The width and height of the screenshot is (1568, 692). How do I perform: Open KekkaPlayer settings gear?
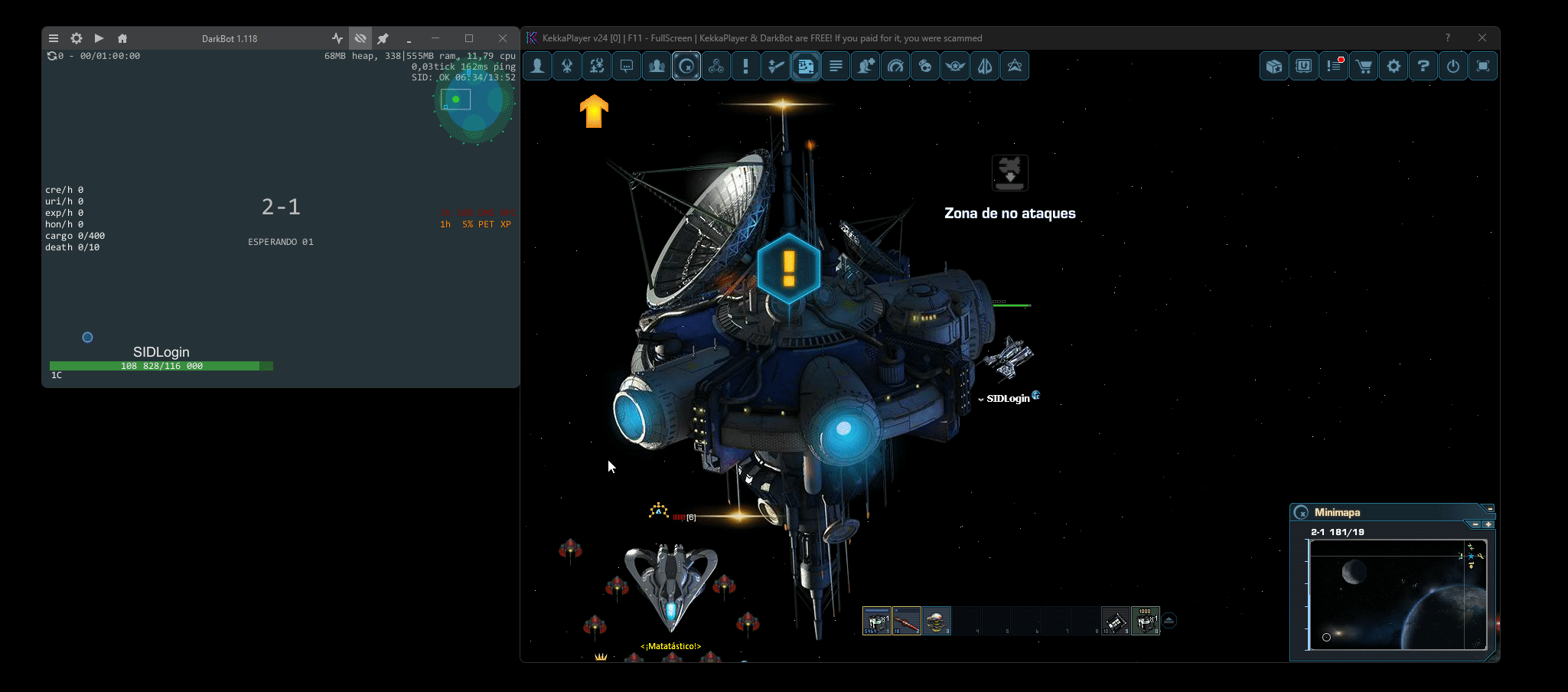coord(1394,66)
